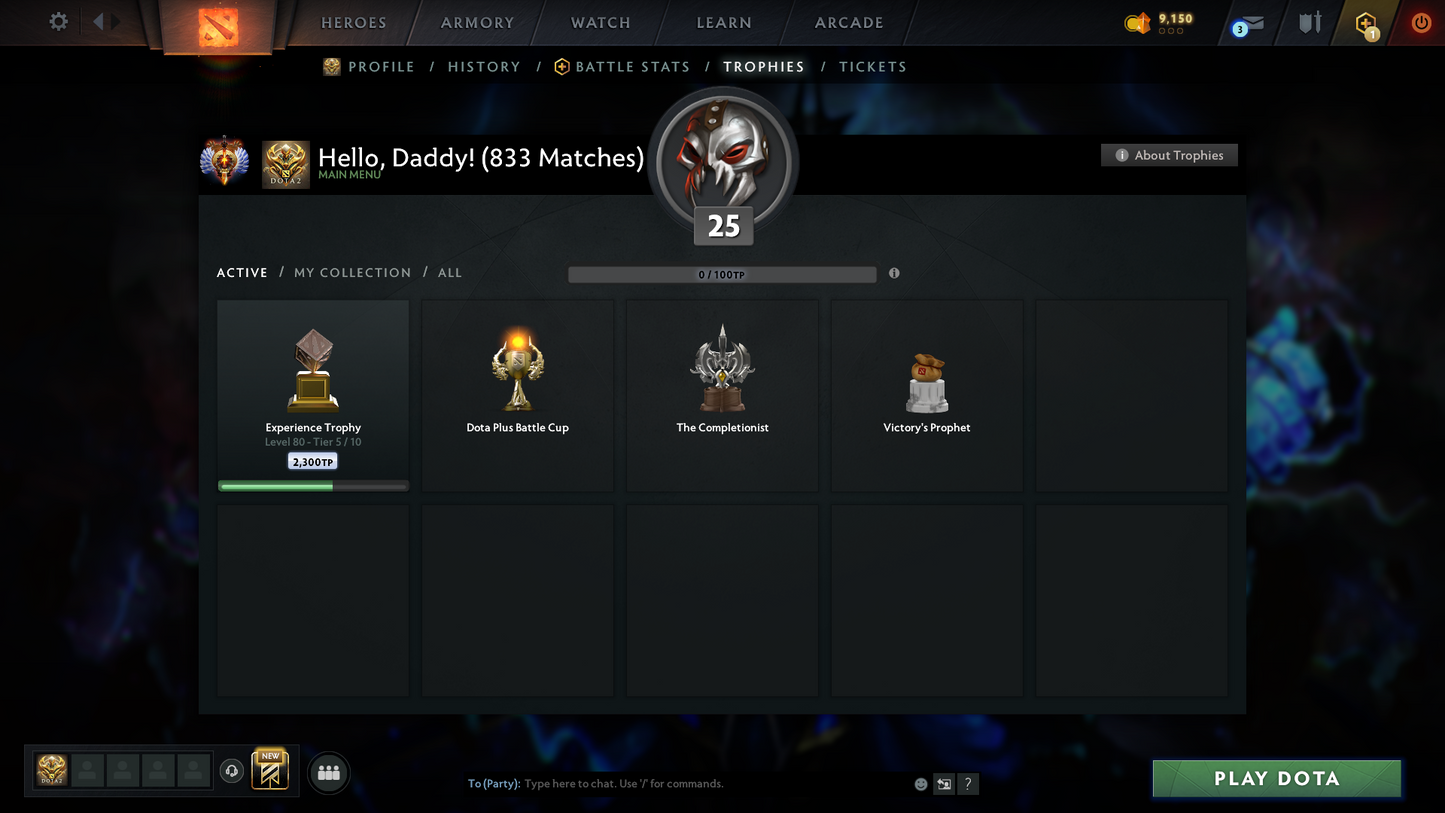Open the armory items icon near top right
This screenshot has width=1445, height=813.
1310,22
